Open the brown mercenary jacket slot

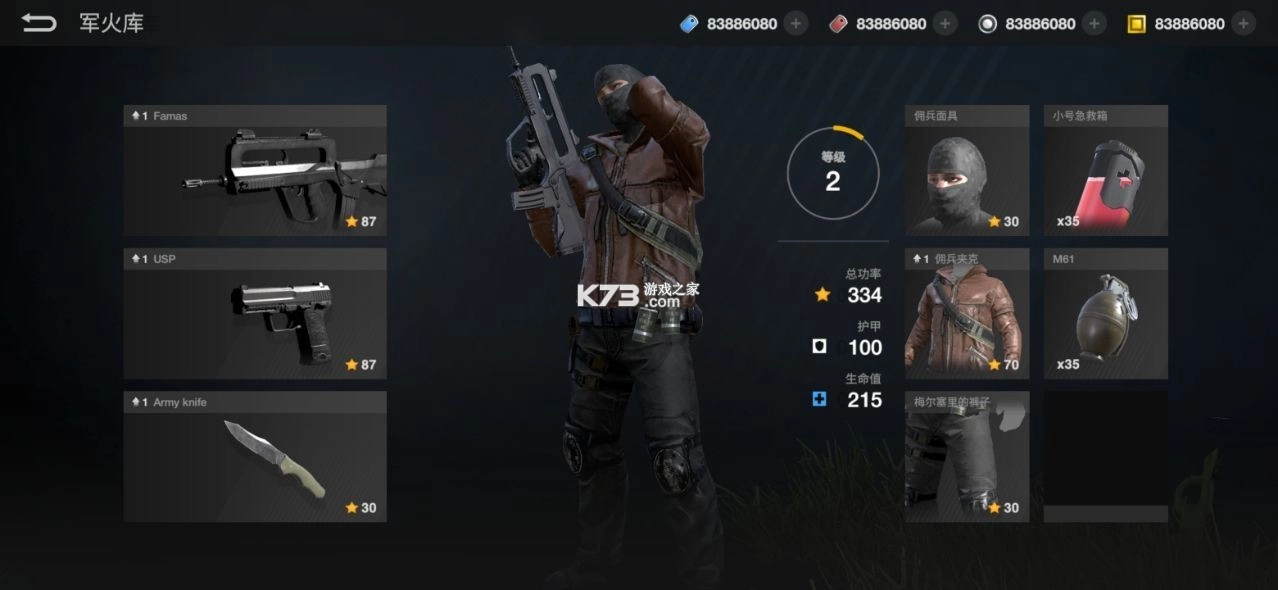(x=966, y=314)
